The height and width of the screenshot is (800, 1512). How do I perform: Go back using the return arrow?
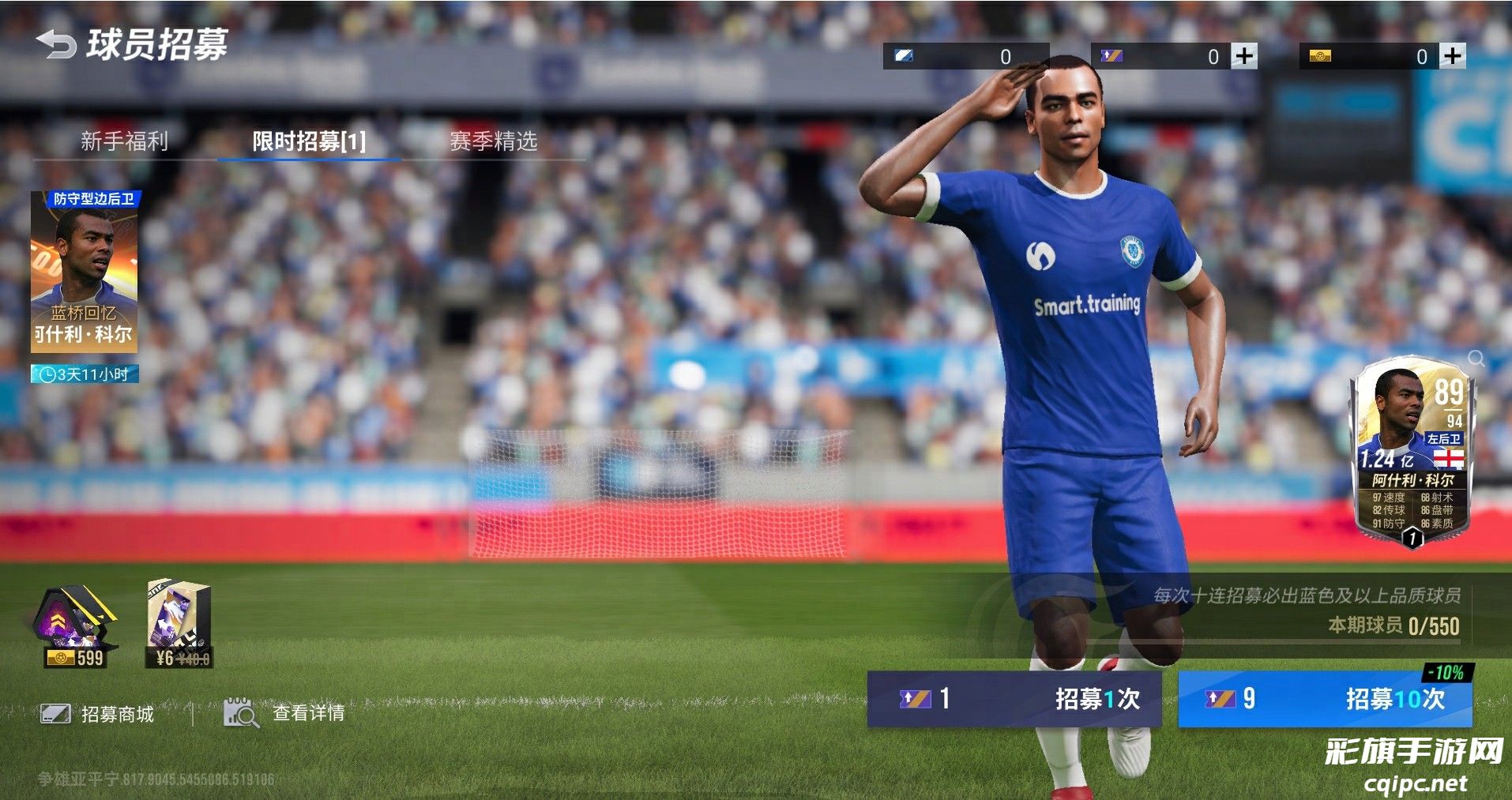pyautogui.click(x=55, y=44)
